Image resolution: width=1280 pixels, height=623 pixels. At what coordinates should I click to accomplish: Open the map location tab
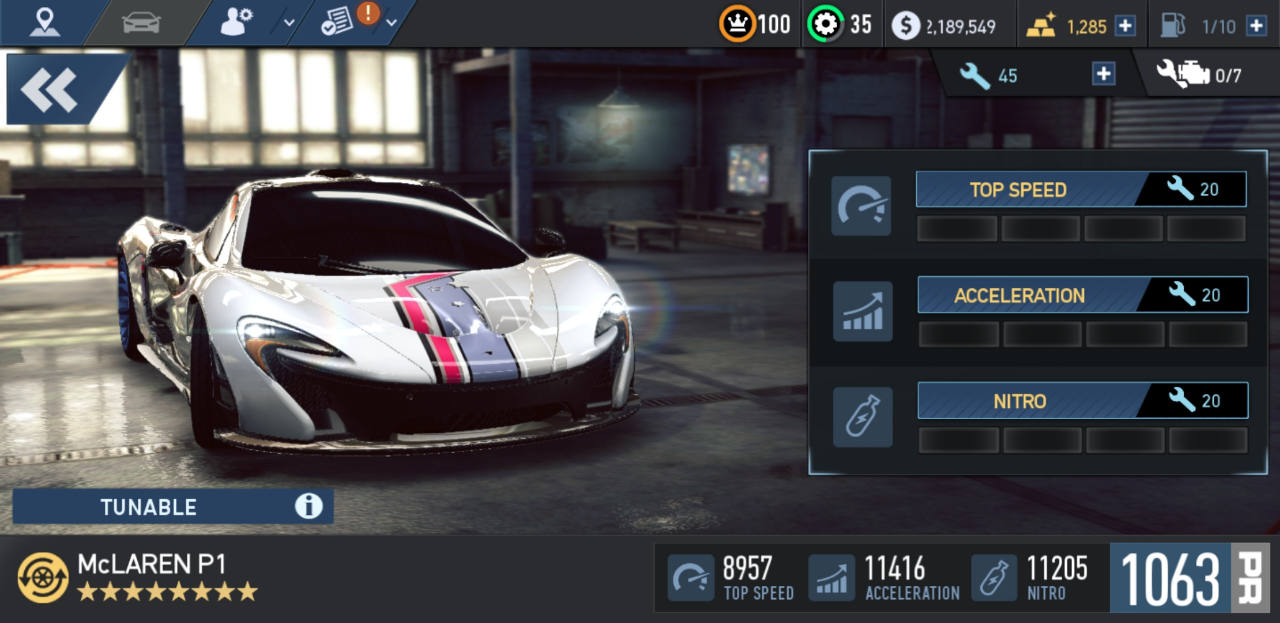45,21
